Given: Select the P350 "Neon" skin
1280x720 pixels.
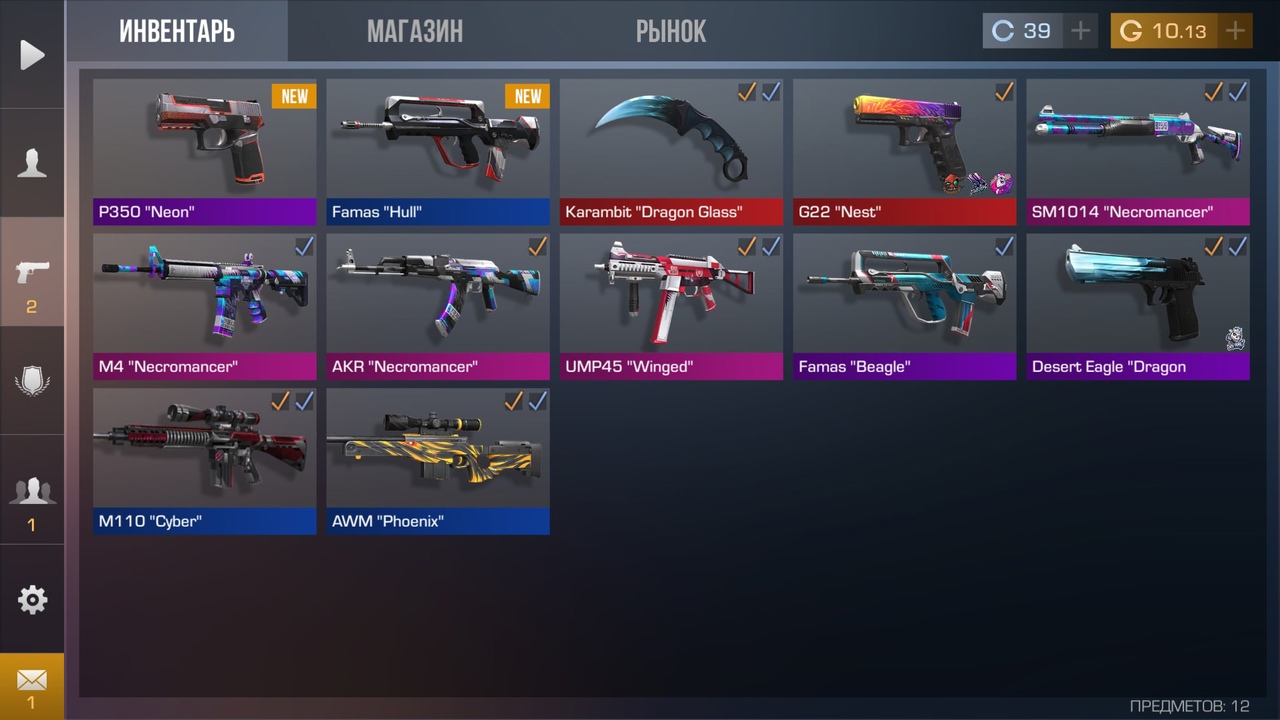Looking at the screenshot, I should click(x=205, y=152).
